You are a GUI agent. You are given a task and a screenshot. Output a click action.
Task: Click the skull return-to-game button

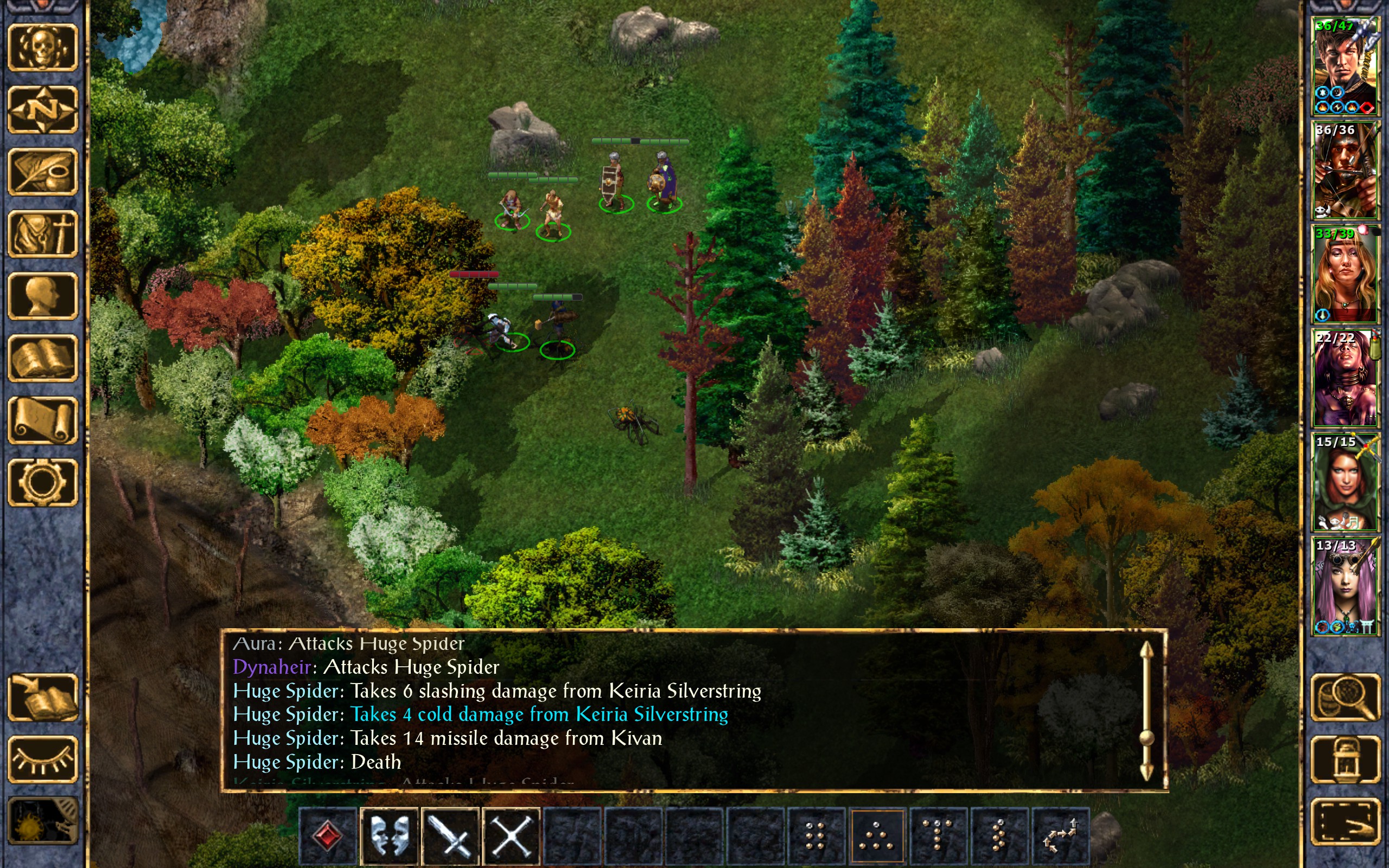pyautogui.click(x=42, y=48)
